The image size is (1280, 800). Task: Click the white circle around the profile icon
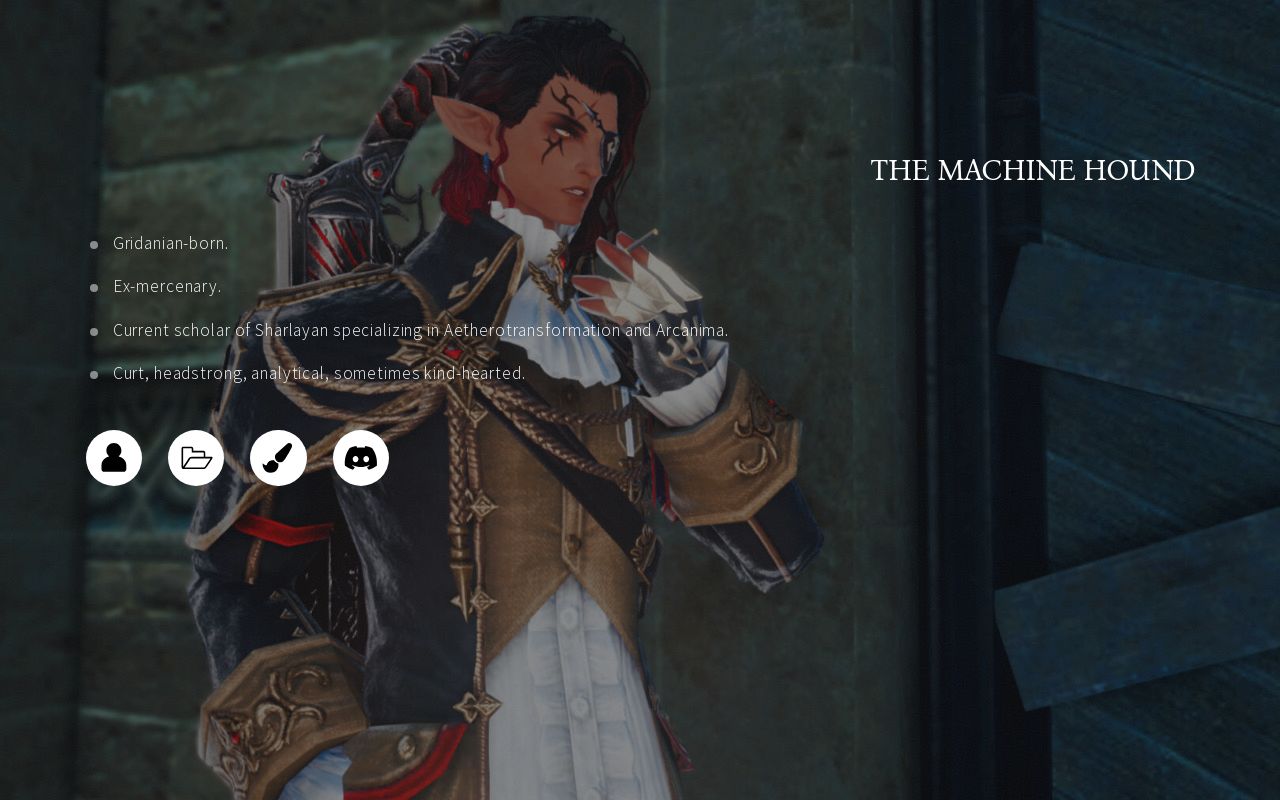coord(113,436)
